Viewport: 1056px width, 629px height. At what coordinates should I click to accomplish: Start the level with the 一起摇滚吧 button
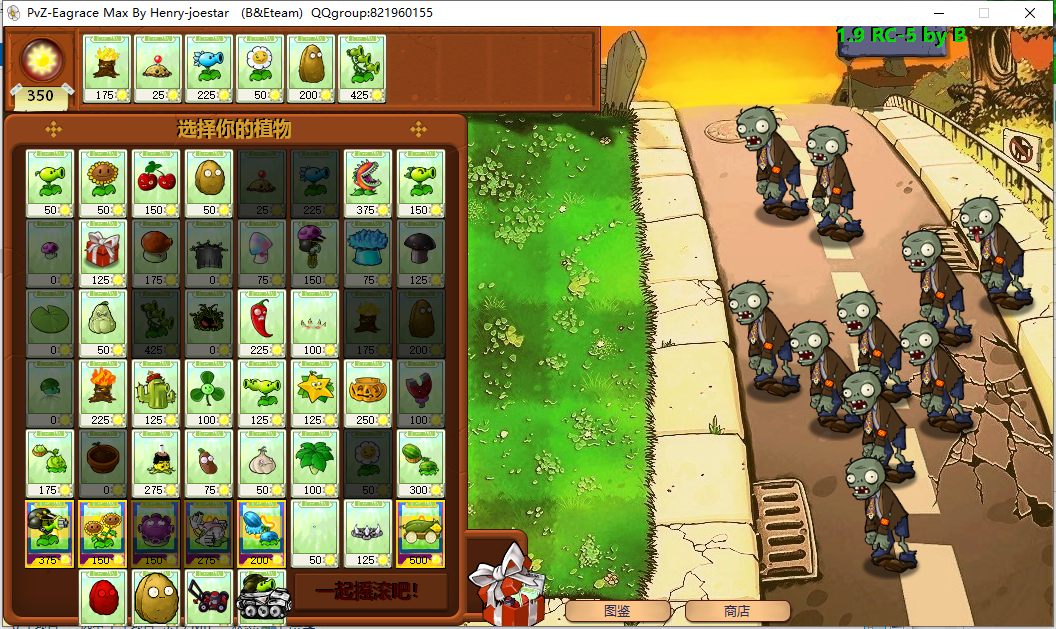tap(367, 591)
